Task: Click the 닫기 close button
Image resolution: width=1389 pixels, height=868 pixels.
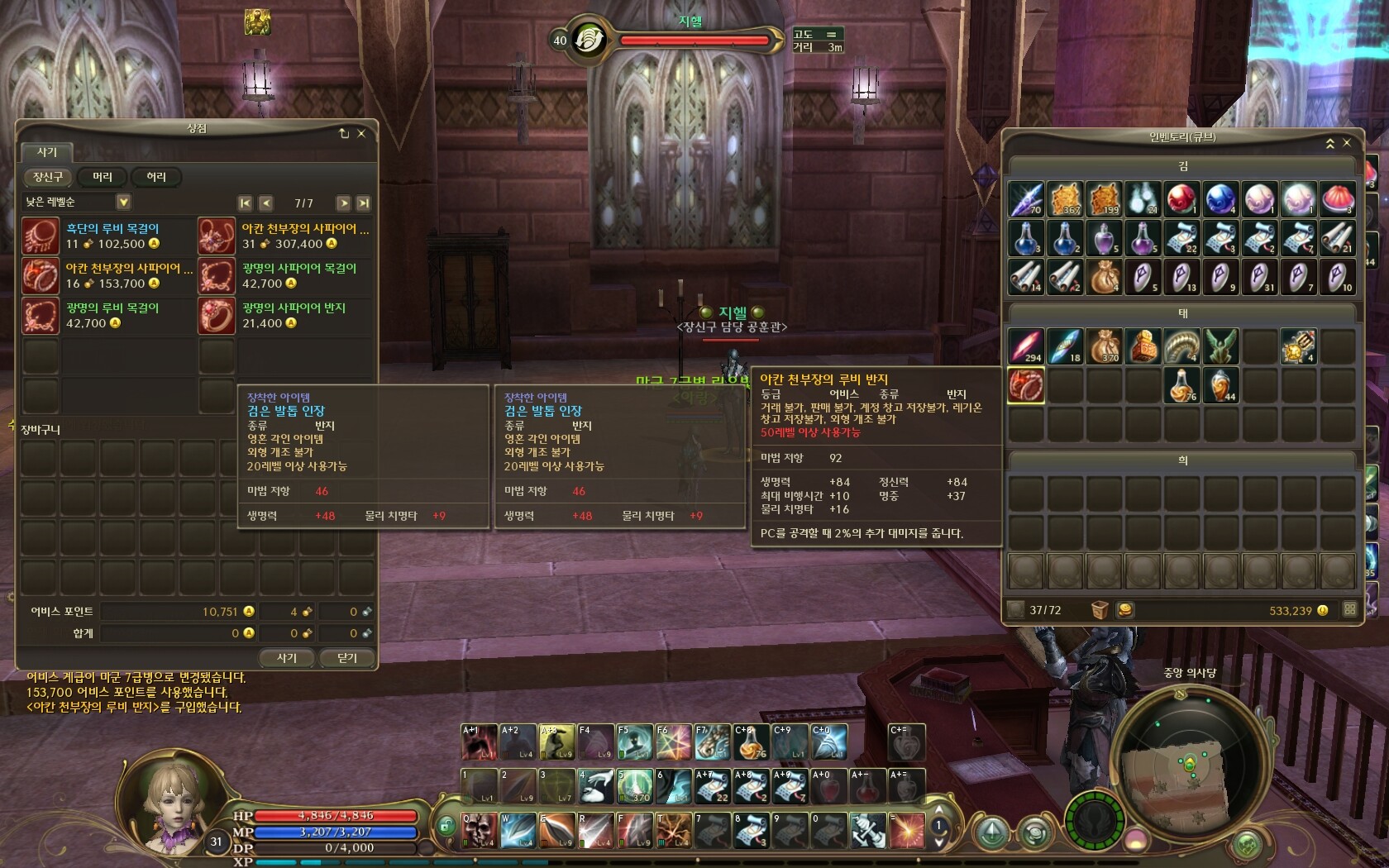Action: [347, 658]
